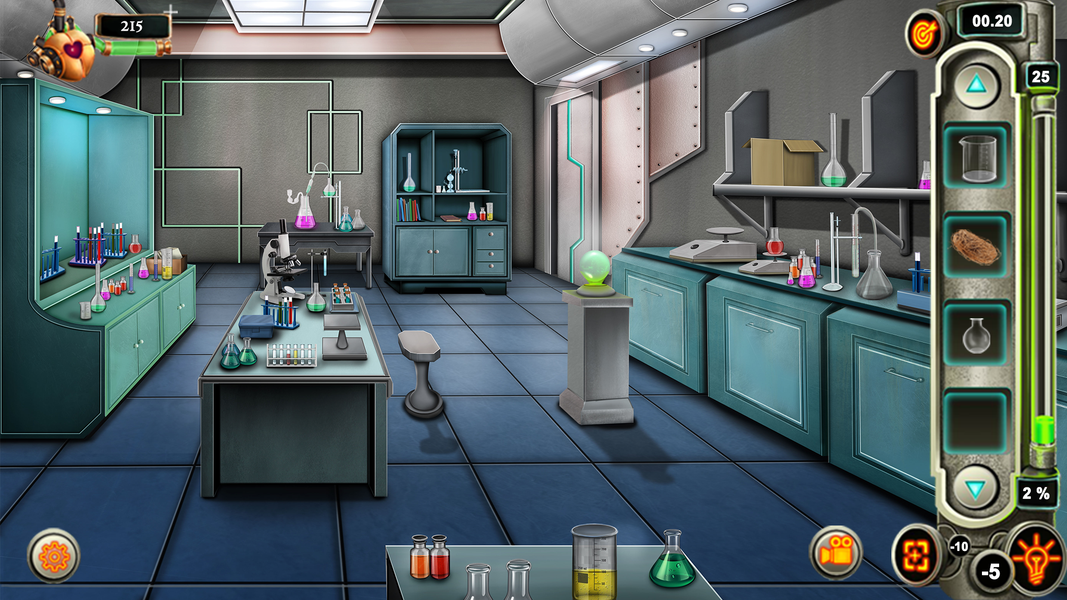1067x600 pixels.
Task: Activate the orange crosshair scan button
Action: (x=915, y=553)
